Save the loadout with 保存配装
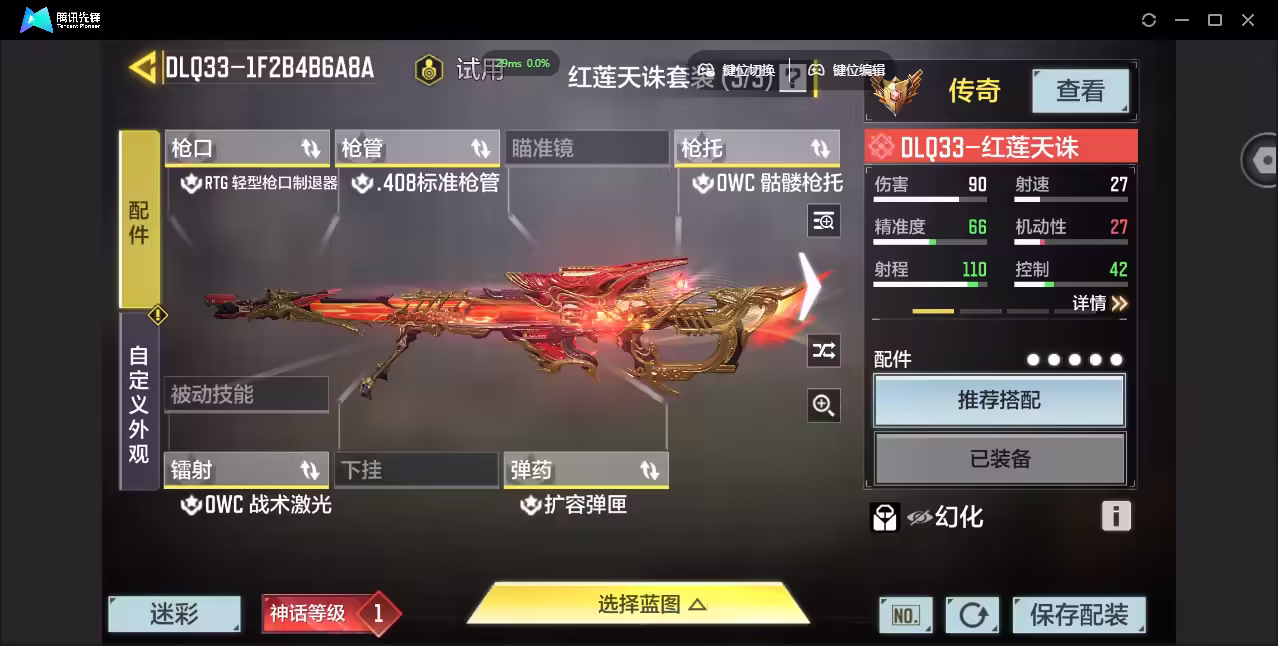1278x646 pixels. click(1078, 615)
